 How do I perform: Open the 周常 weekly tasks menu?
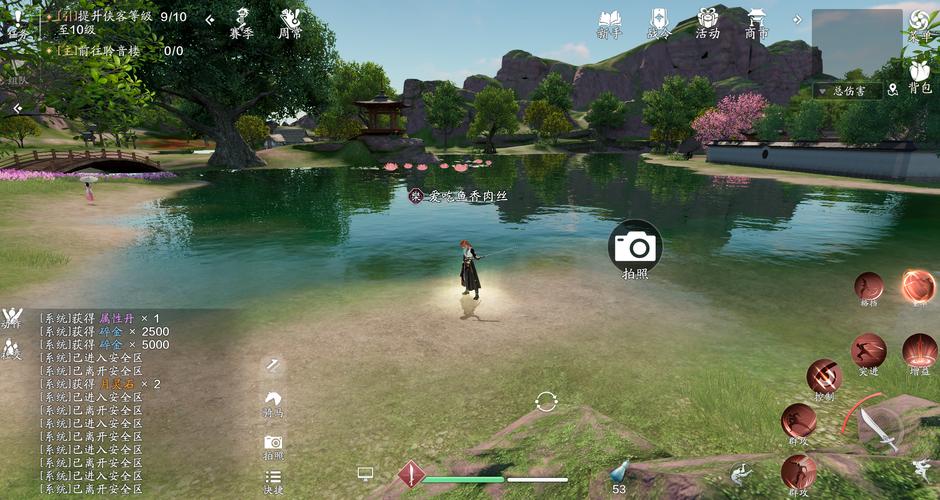[290, 23]
